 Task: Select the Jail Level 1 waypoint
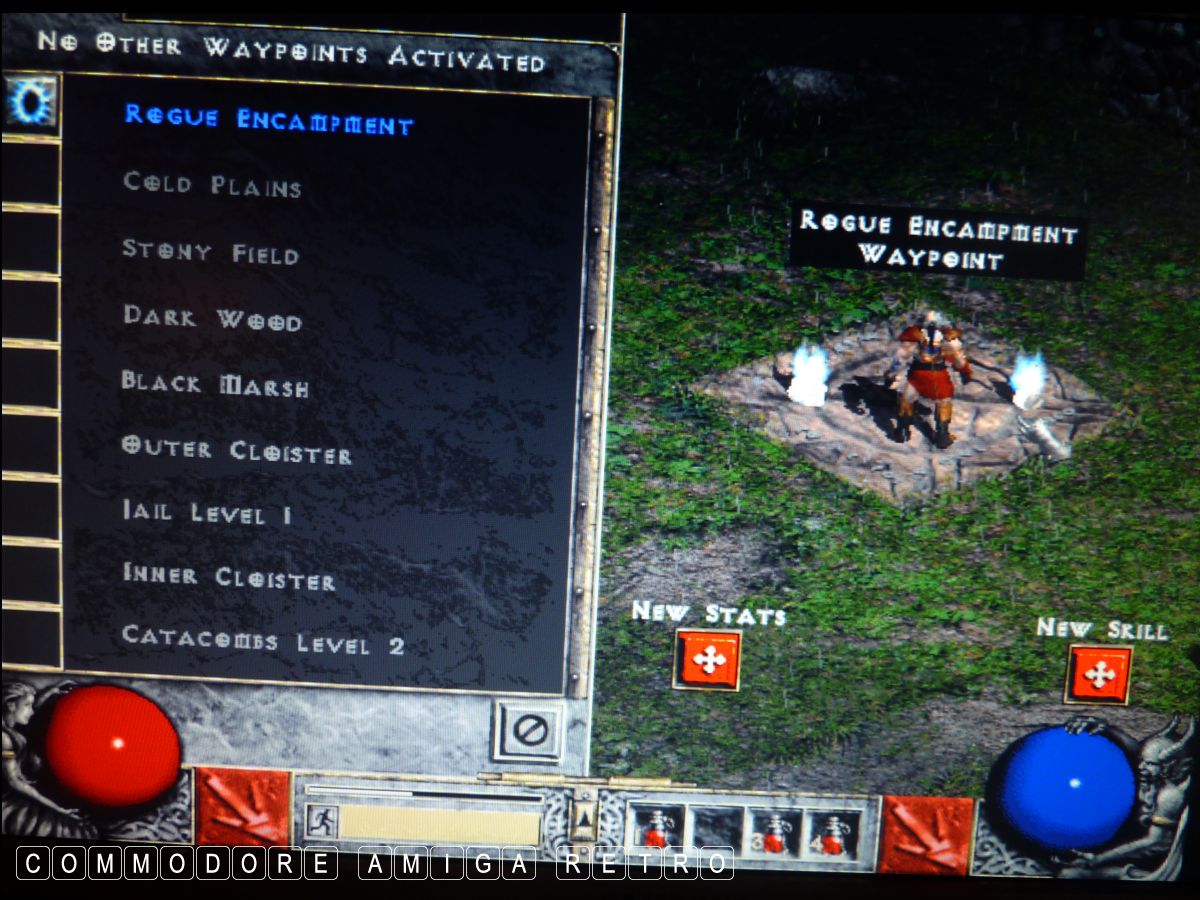(x=207, y=514)
